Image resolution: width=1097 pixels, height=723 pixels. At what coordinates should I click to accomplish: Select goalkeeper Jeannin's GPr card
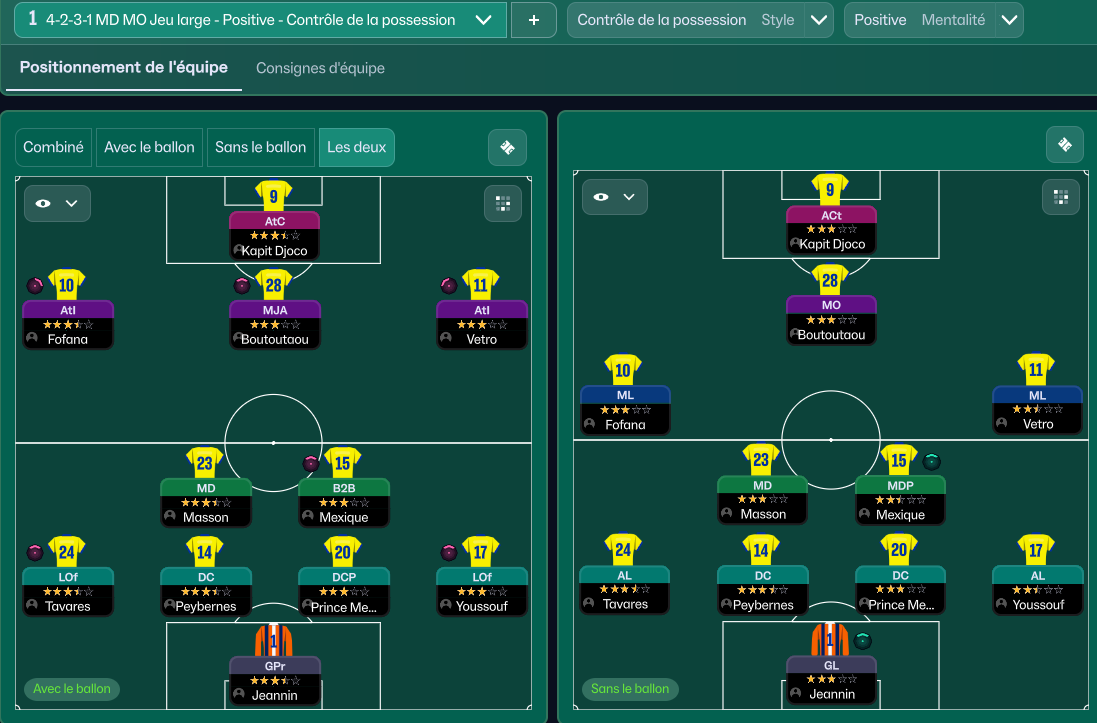(274, 680)
